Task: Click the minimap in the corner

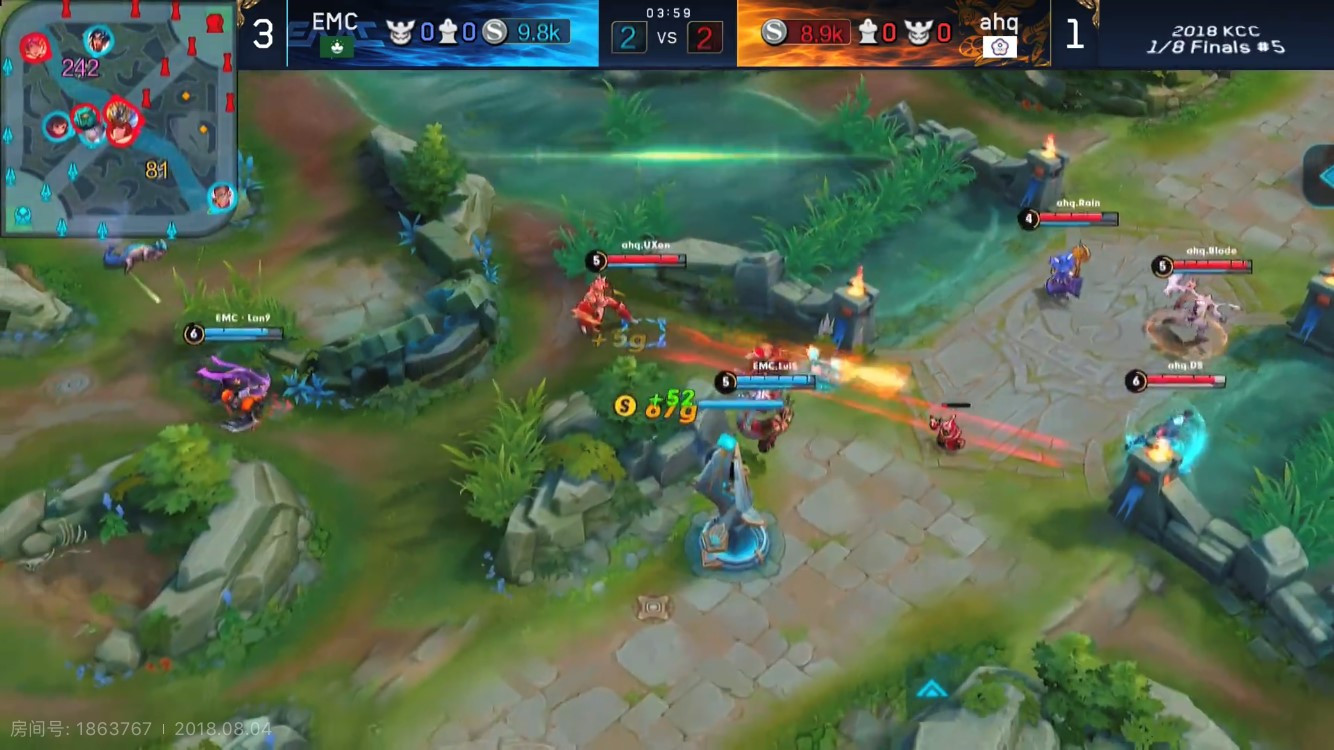Action: point(119,118)
